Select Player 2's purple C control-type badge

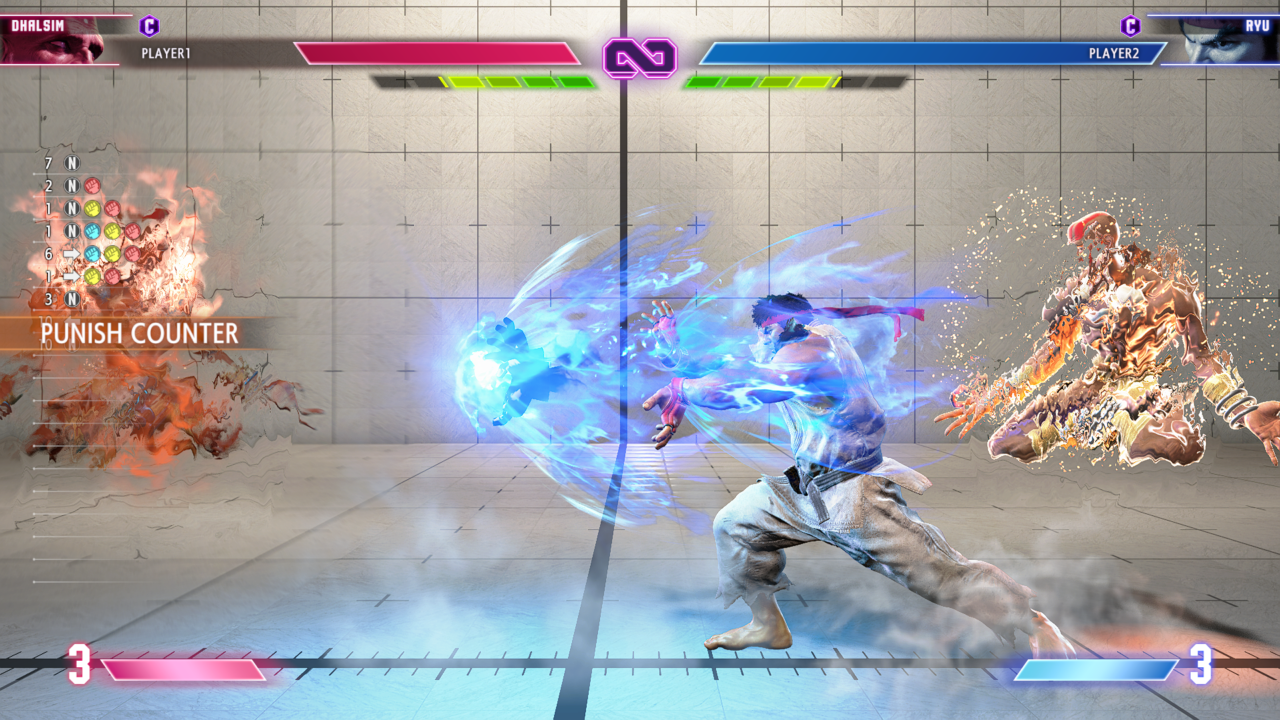click(1131, 26)
